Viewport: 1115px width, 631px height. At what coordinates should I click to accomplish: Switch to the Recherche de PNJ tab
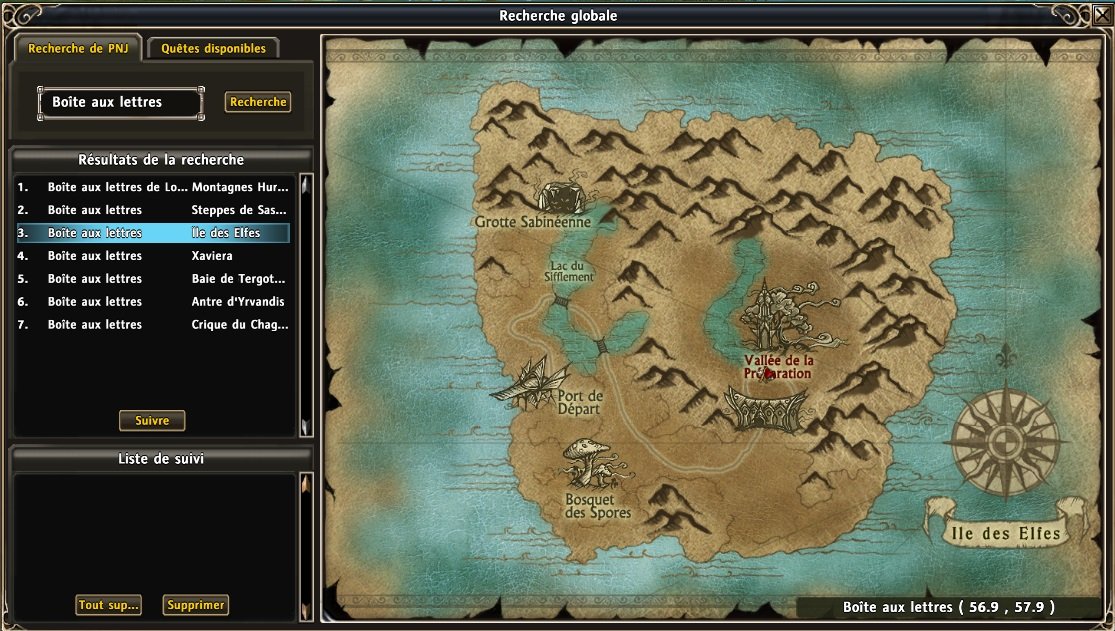pyautogui.click(x=78, y=48)
